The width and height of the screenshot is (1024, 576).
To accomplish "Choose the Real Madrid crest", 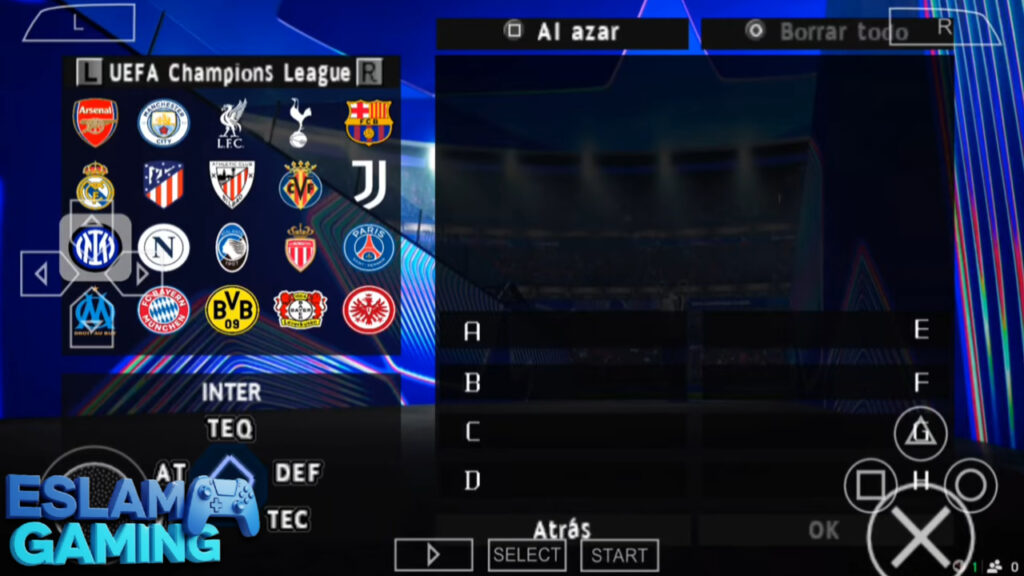I will 95,185.
